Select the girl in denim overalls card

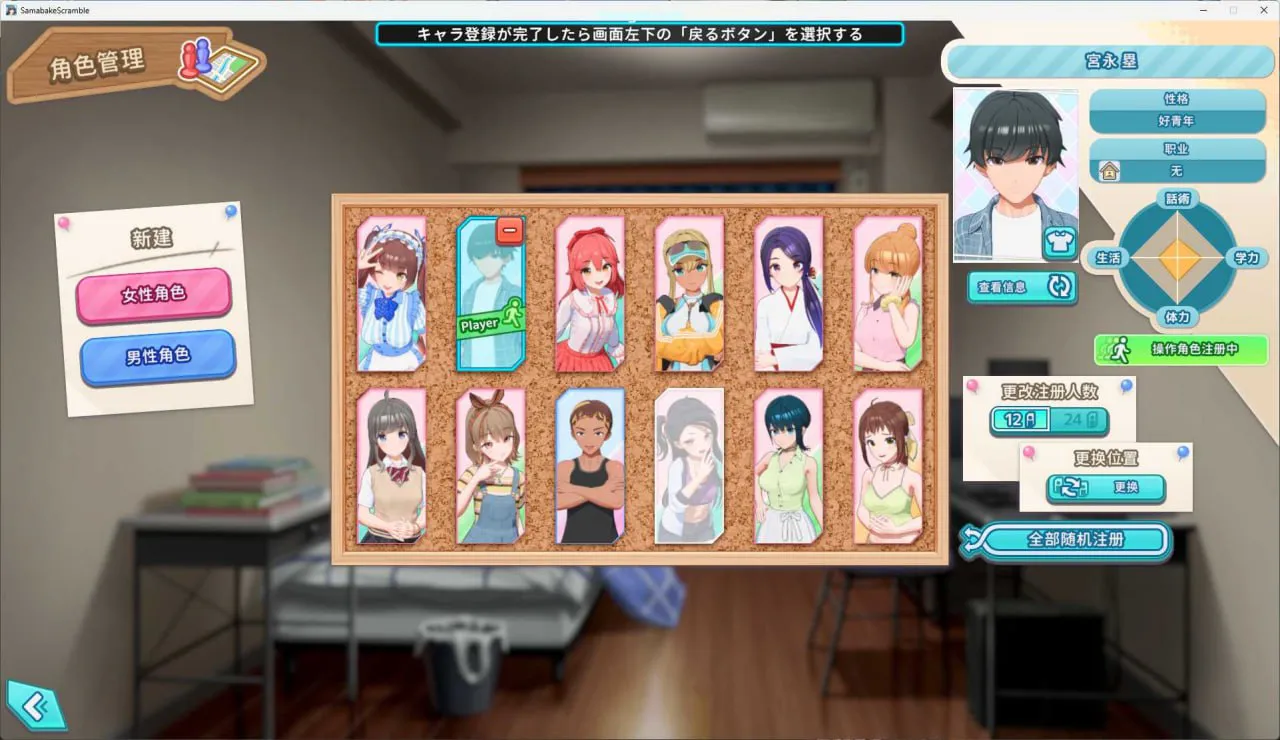tap(491, 466)
